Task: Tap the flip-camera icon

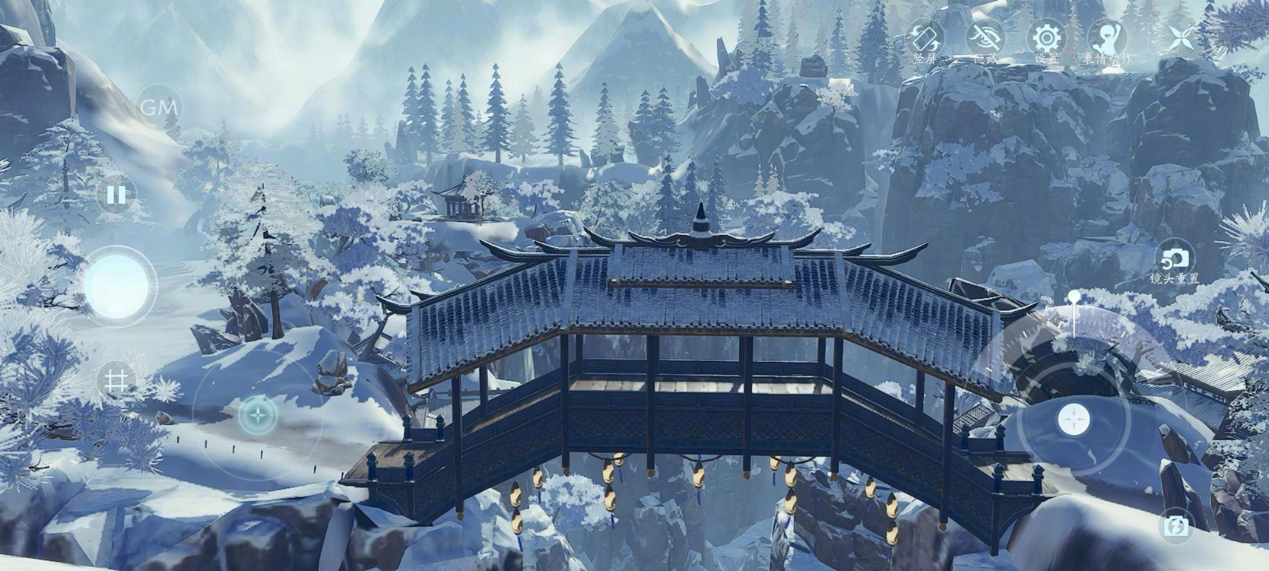Action: pyautogui.click(x=1176, y=526)
